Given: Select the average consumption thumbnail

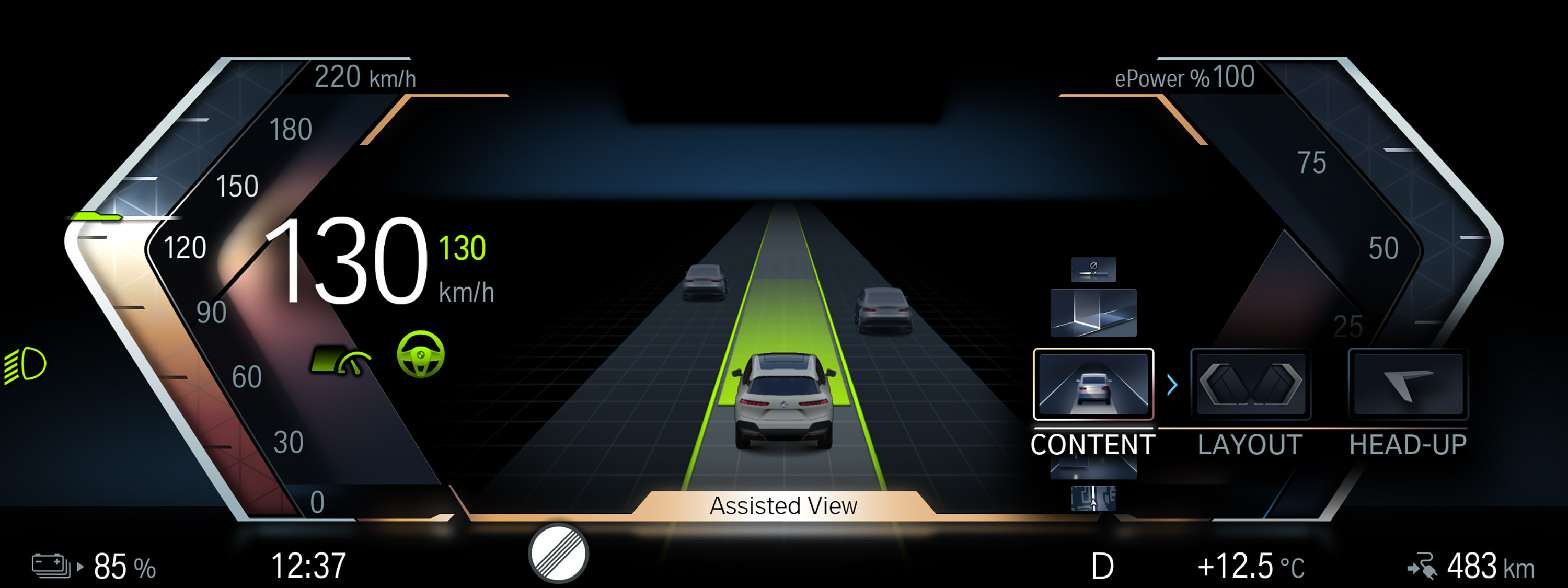Looking at the screenshot, I should (1093, 269).
